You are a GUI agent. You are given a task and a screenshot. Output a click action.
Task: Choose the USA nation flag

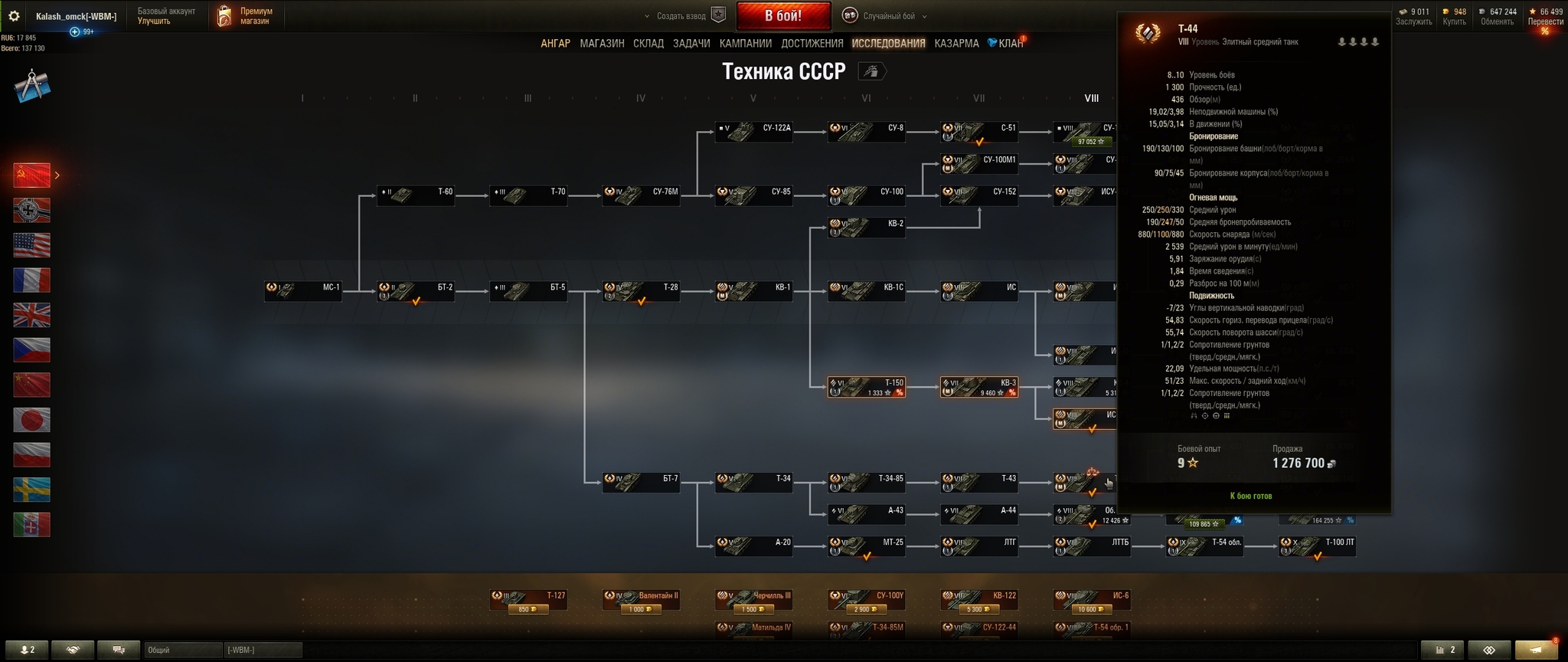32,245
